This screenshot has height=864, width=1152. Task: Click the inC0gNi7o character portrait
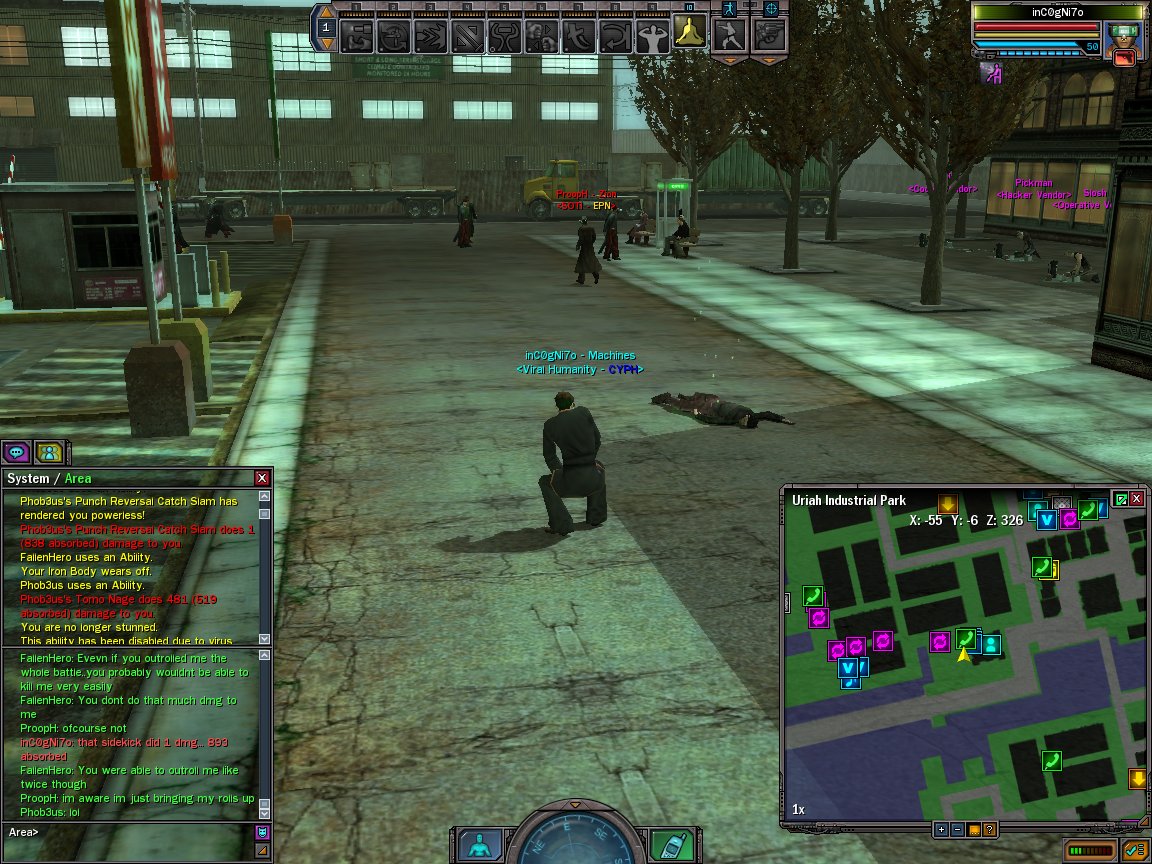1124,43
